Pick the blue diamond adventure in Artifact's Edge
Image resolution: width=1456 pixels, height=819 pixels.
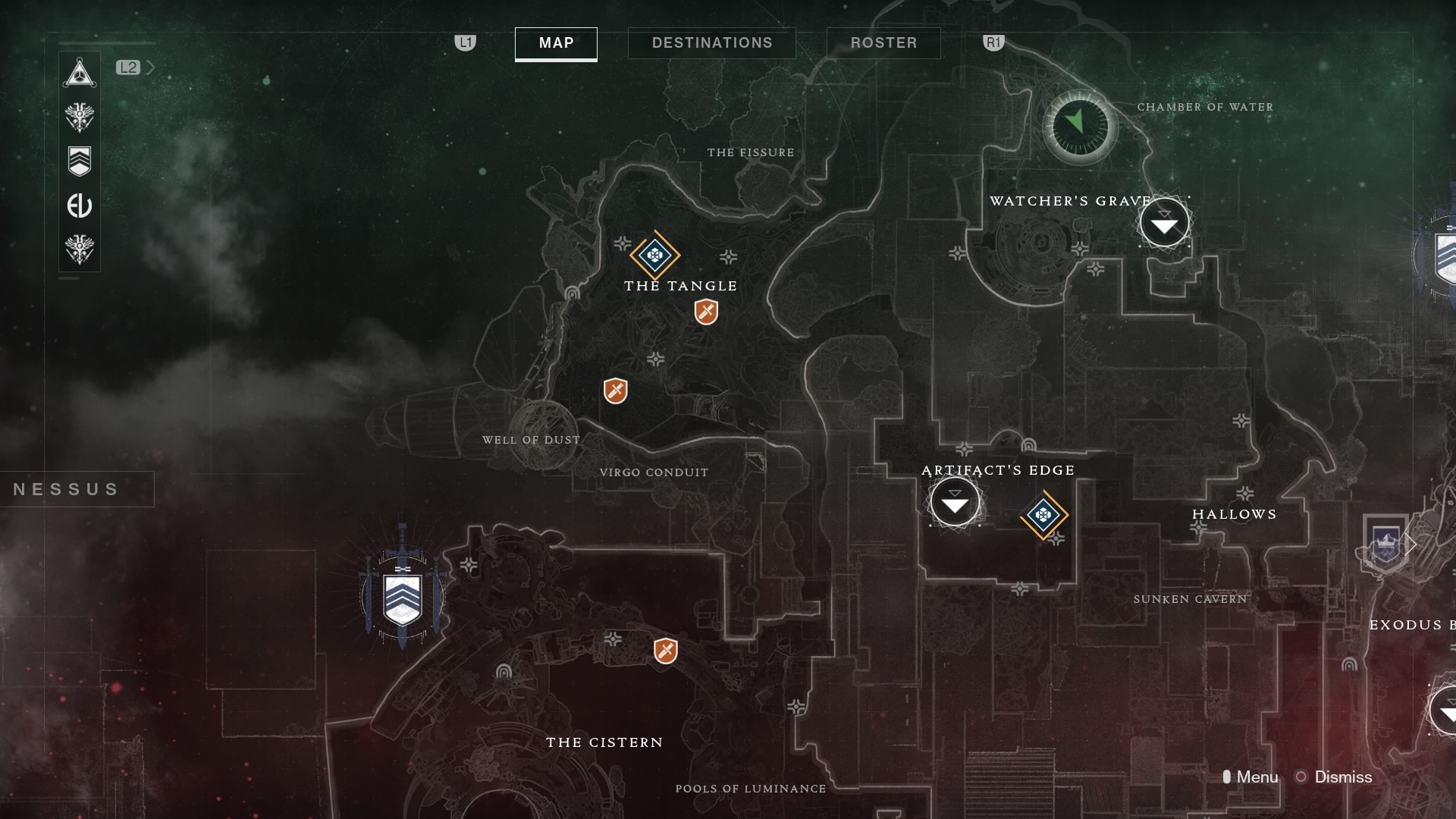1043,516
